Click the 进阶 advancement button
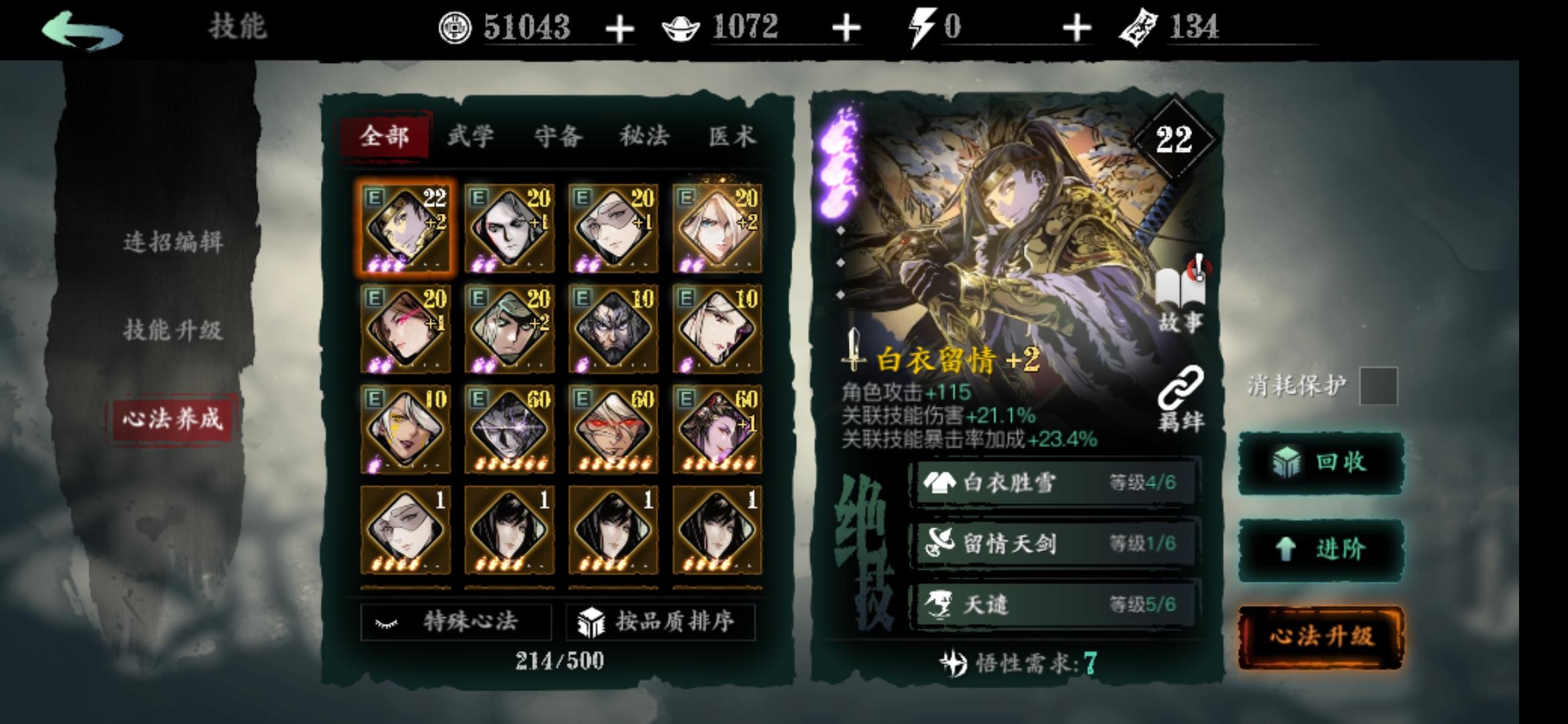 tap(1321, 548)
